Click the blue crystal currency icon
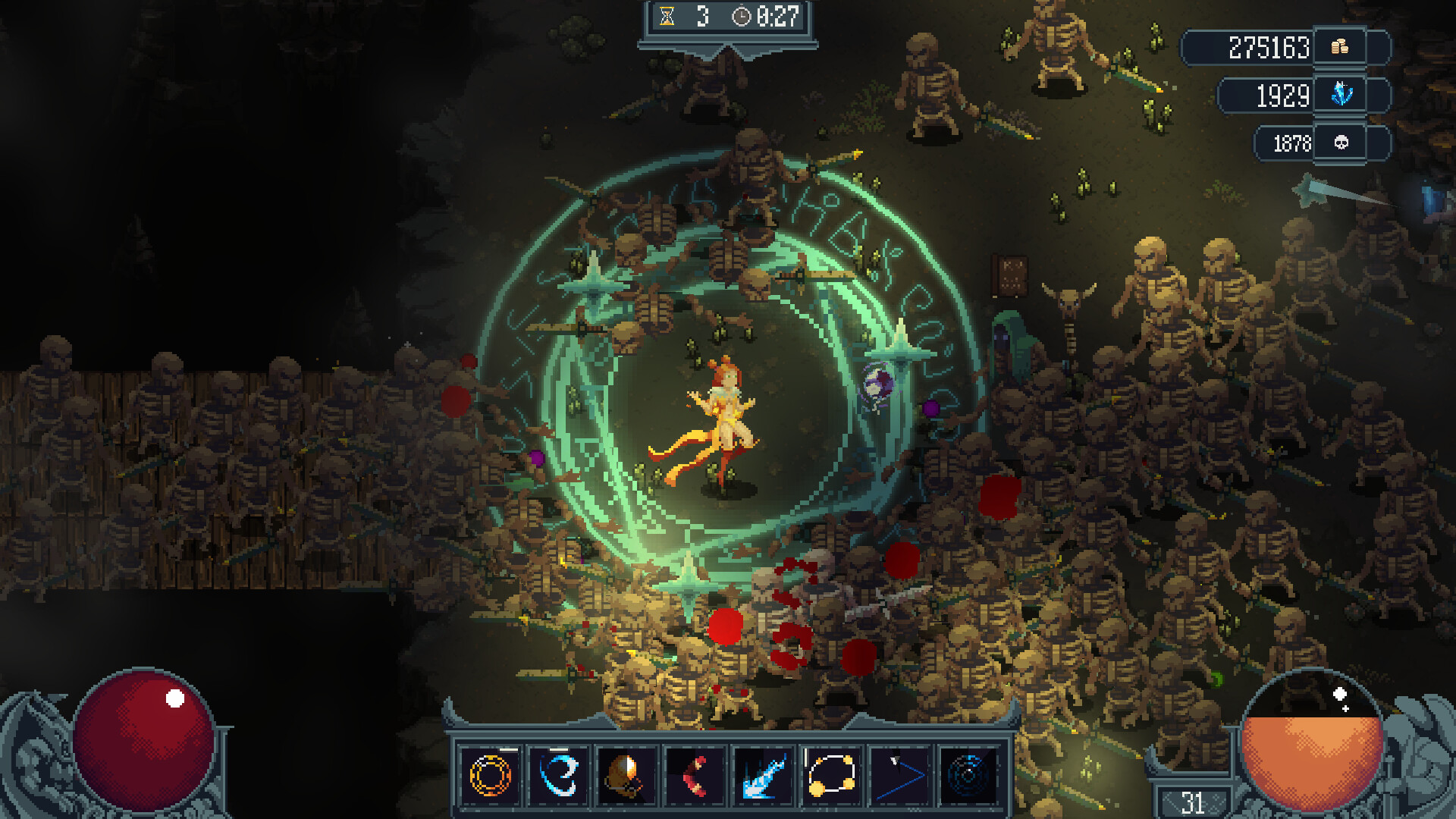This screenshot has width=1456, height=819. tap(1341, 94)
